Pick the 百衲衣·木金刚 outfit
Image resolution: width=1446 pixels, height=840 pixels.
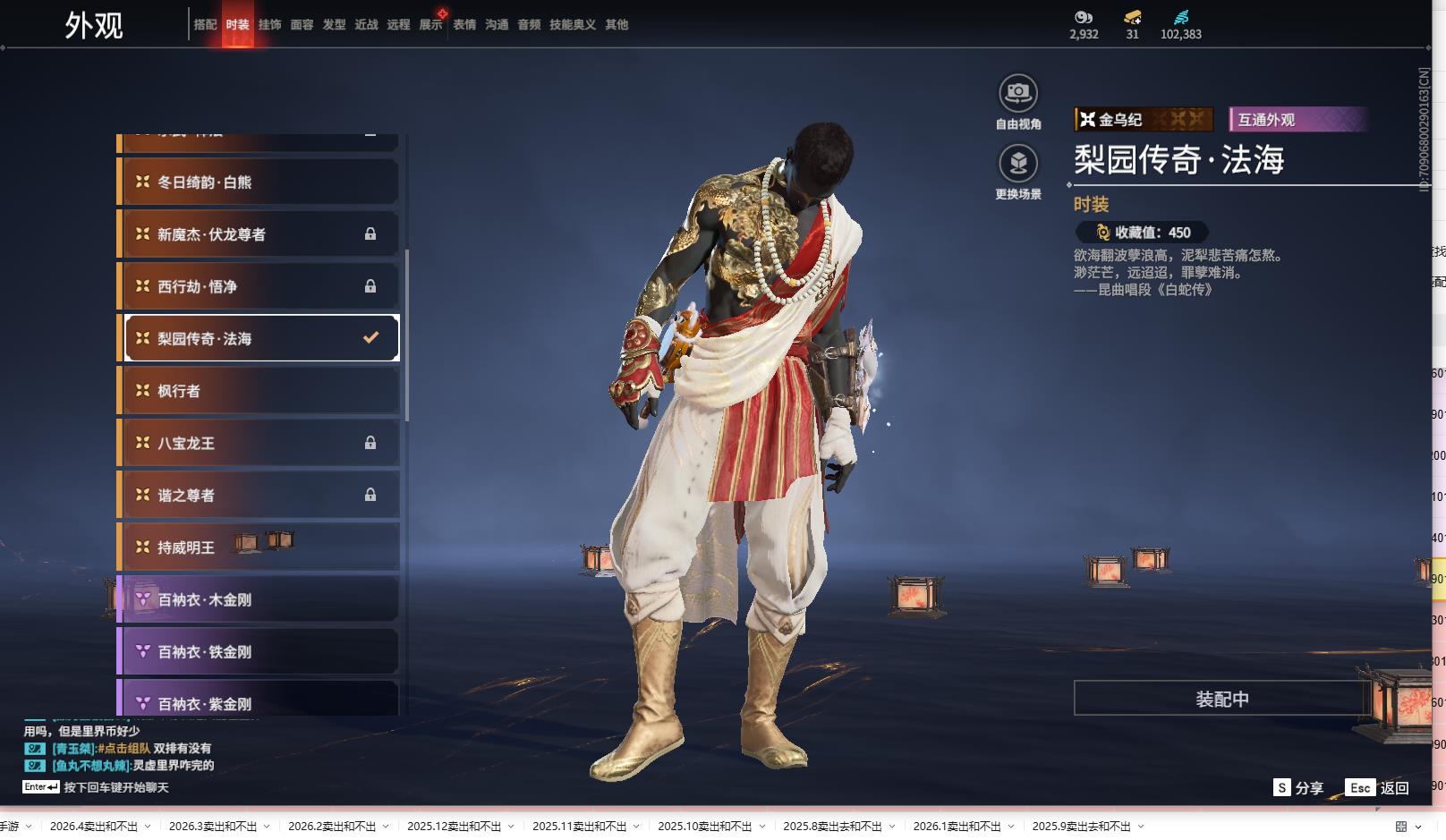(x=259, y=599)
